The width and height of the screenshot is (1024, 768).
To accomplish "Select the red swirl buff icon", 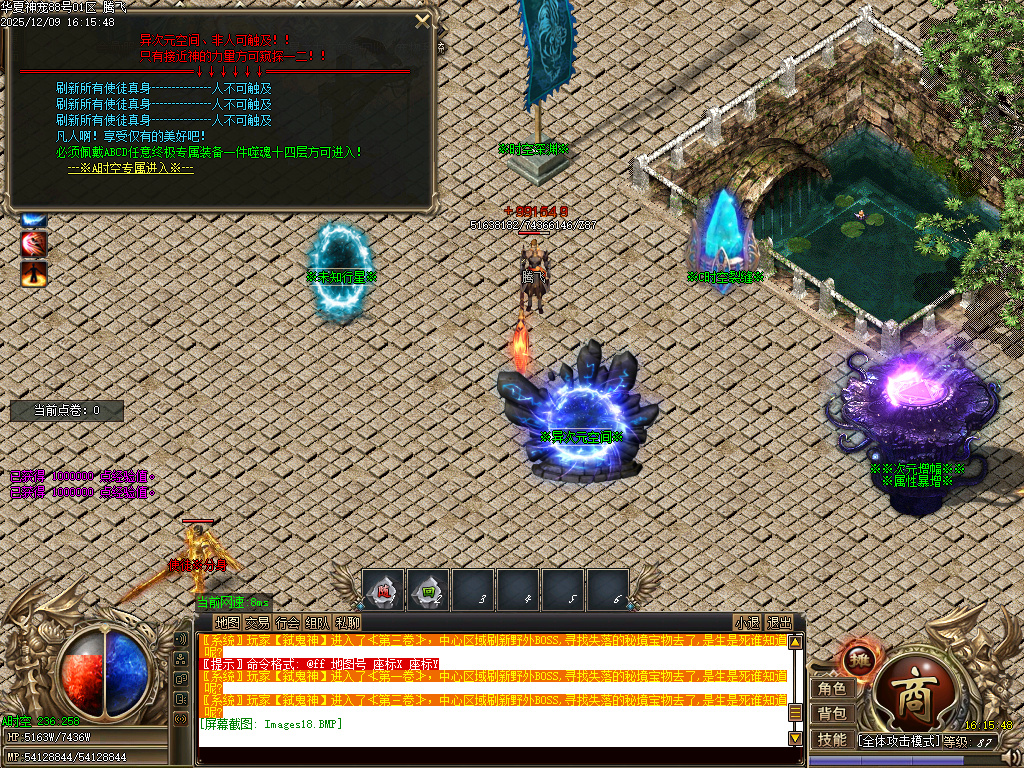I will (34, 243).
